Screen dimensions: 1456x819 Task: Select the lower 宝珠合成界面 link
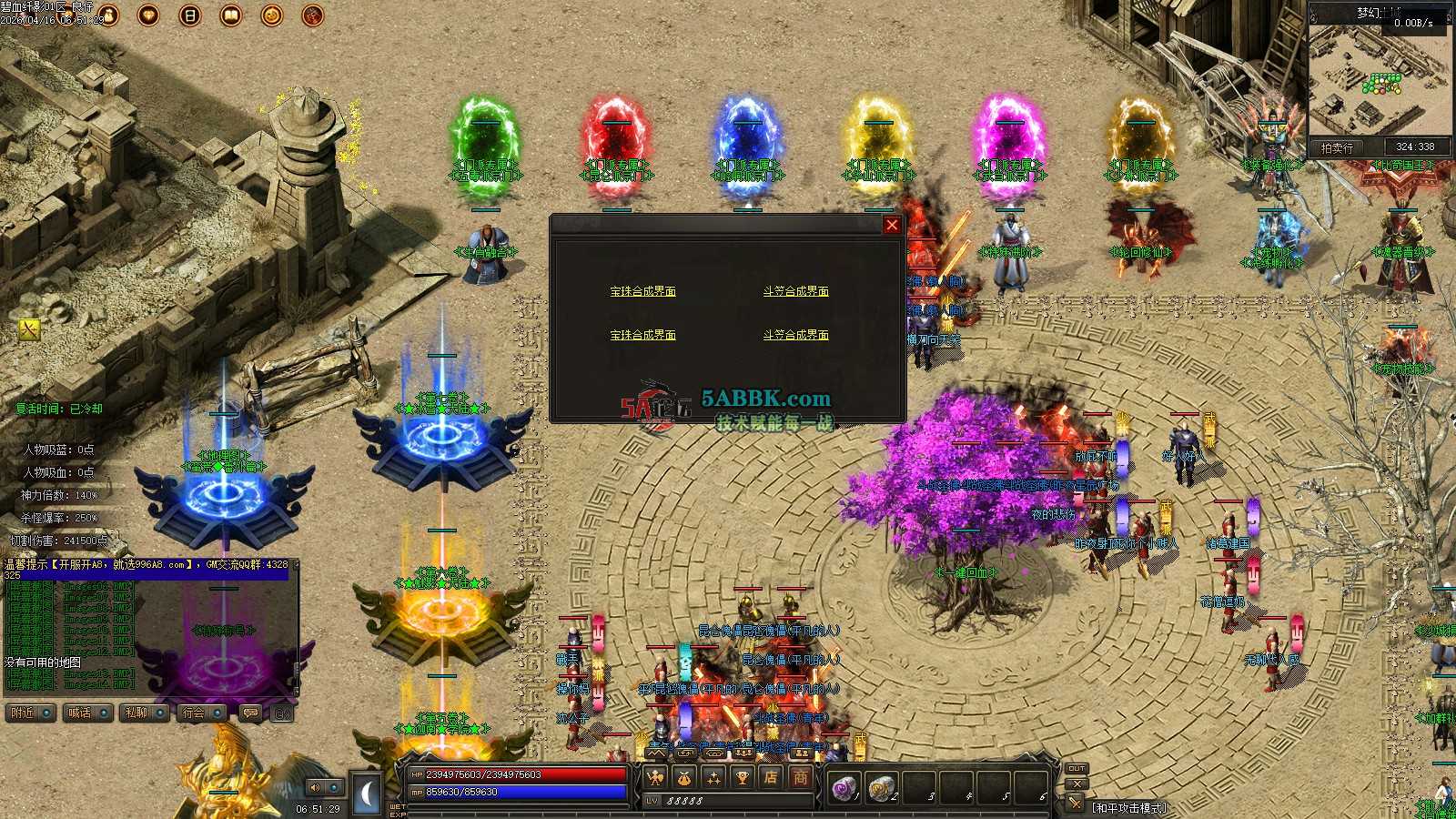pyautogui.click(x=642, y=335)
